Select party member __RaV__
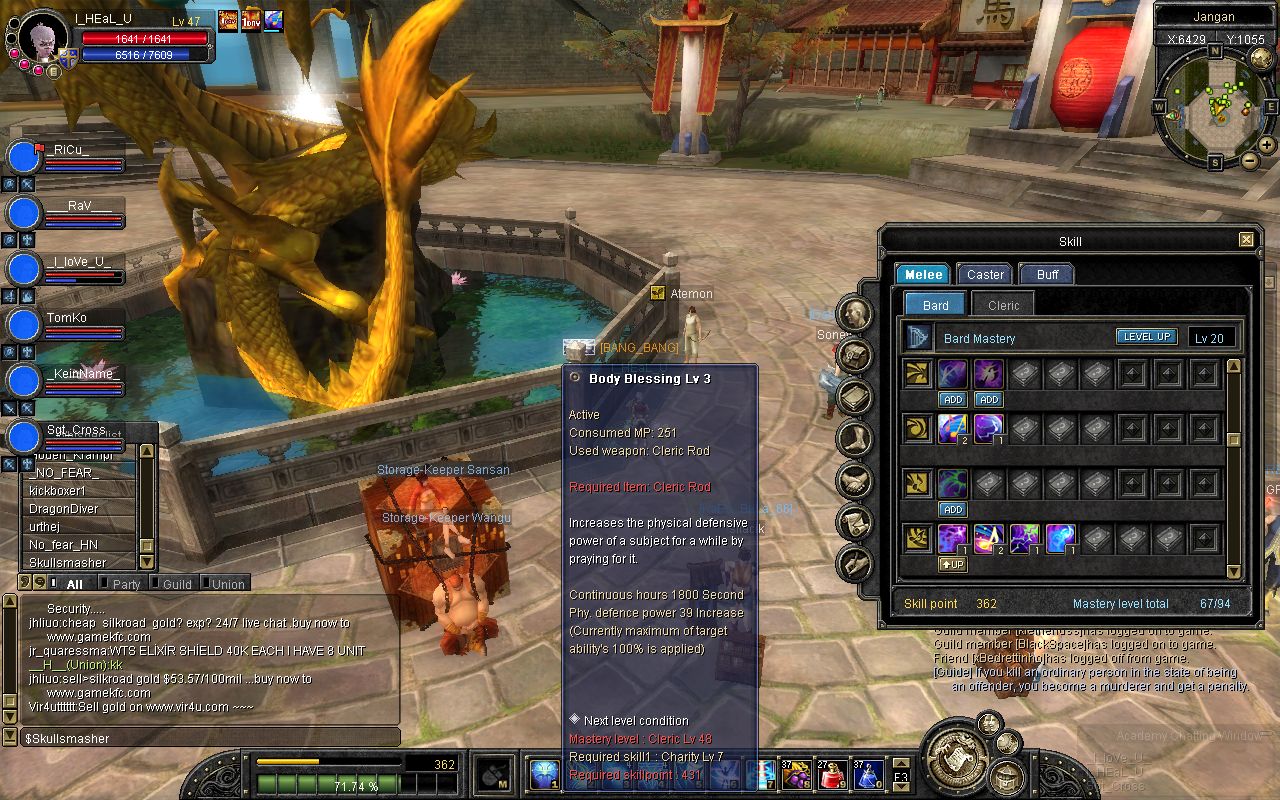Screen dimensions: 1280x800 point(70,205)
